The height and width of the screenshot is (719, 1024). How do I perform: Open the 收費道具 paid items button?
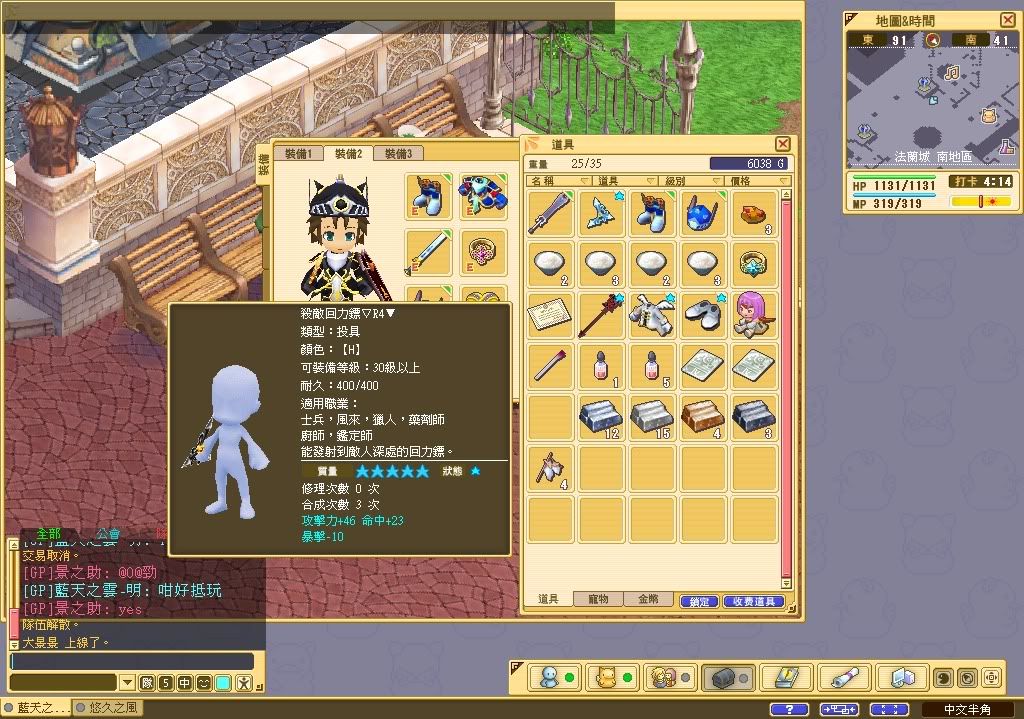753,602
